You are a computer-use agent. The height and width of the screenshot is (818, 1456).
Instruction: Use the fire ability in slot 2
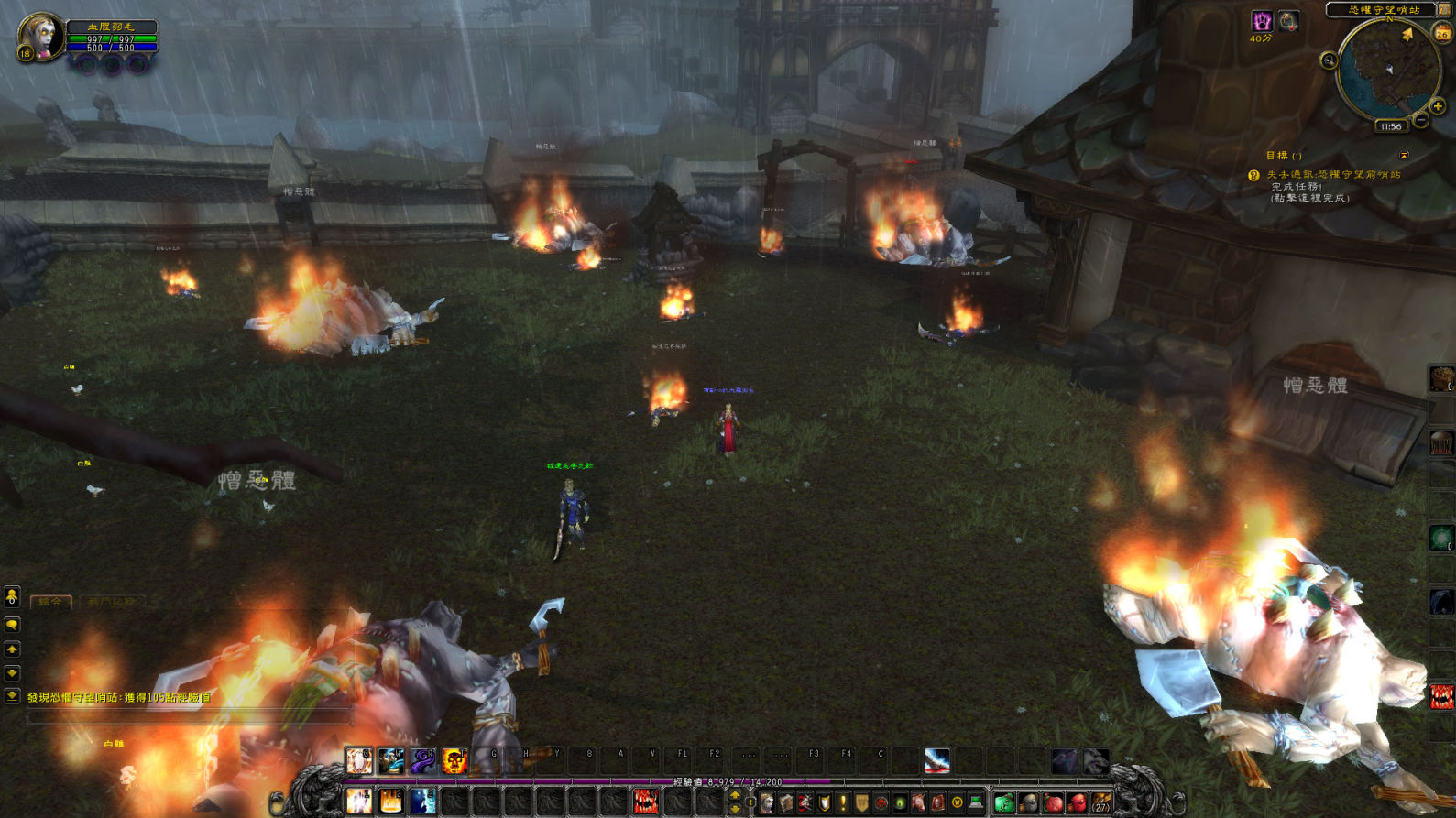pyautogui.click(x=390, y=802)
